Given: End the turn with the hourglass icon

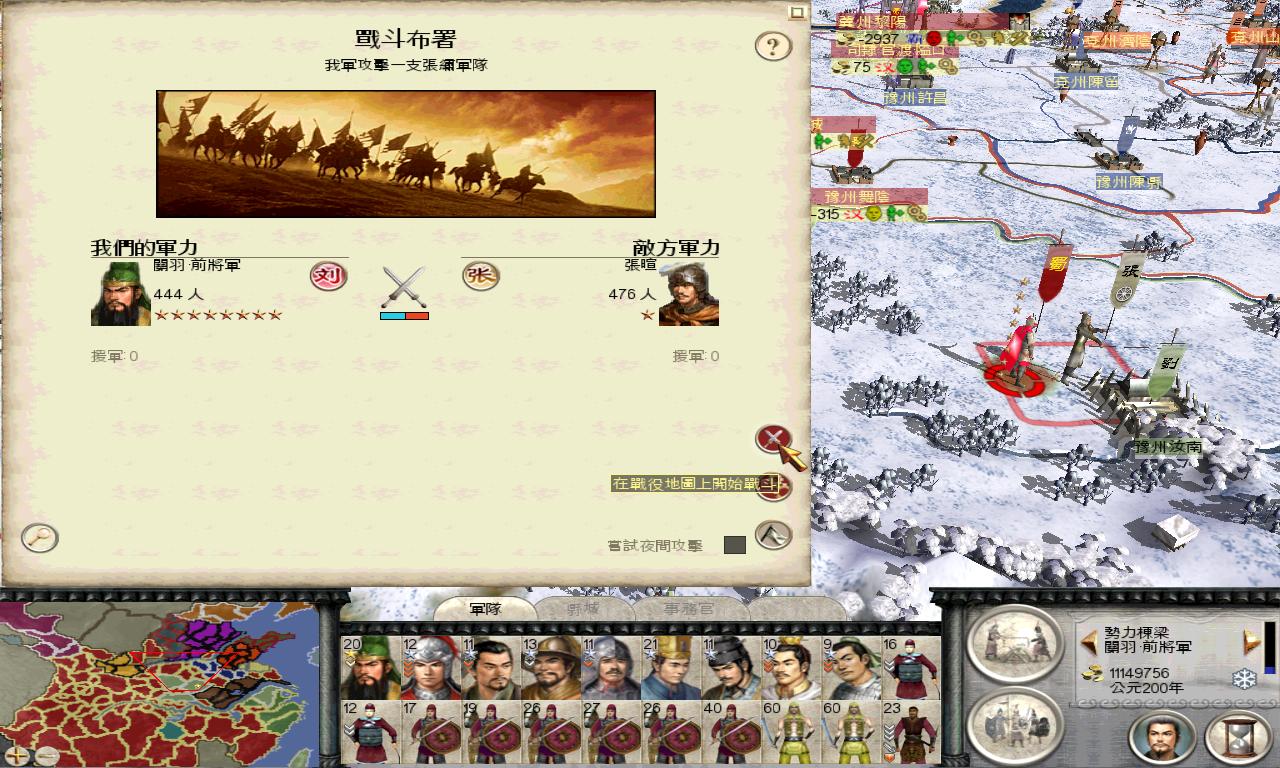Looking at the screenshot, I should 1237,738.
